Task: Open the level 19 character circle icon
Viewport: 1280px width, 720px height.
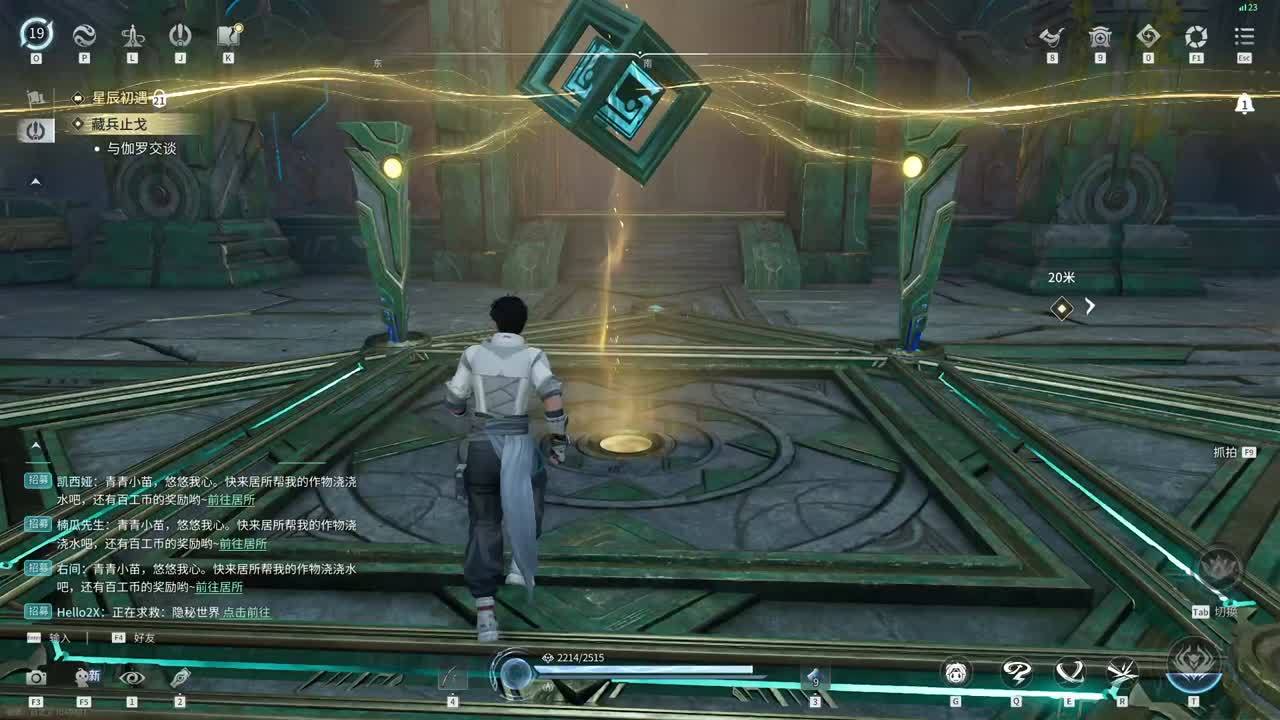Action: click(36, 35)
